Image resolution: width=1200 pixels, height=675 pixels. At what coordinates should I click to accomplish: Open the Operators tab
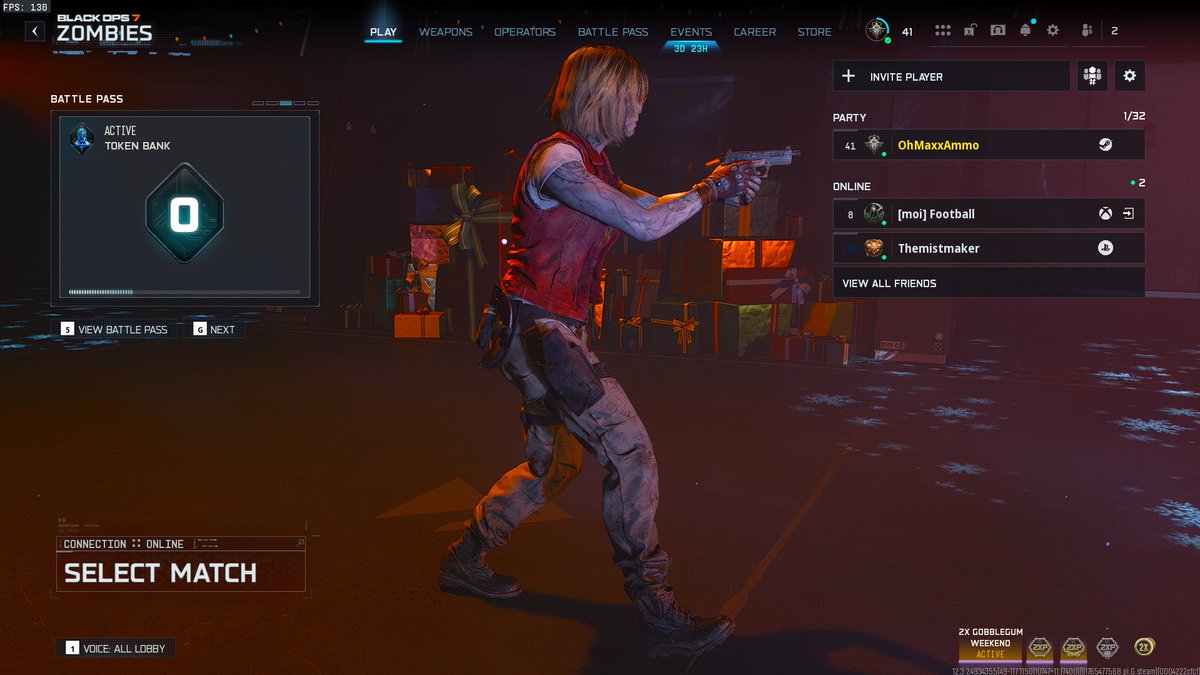click(524, 32)
